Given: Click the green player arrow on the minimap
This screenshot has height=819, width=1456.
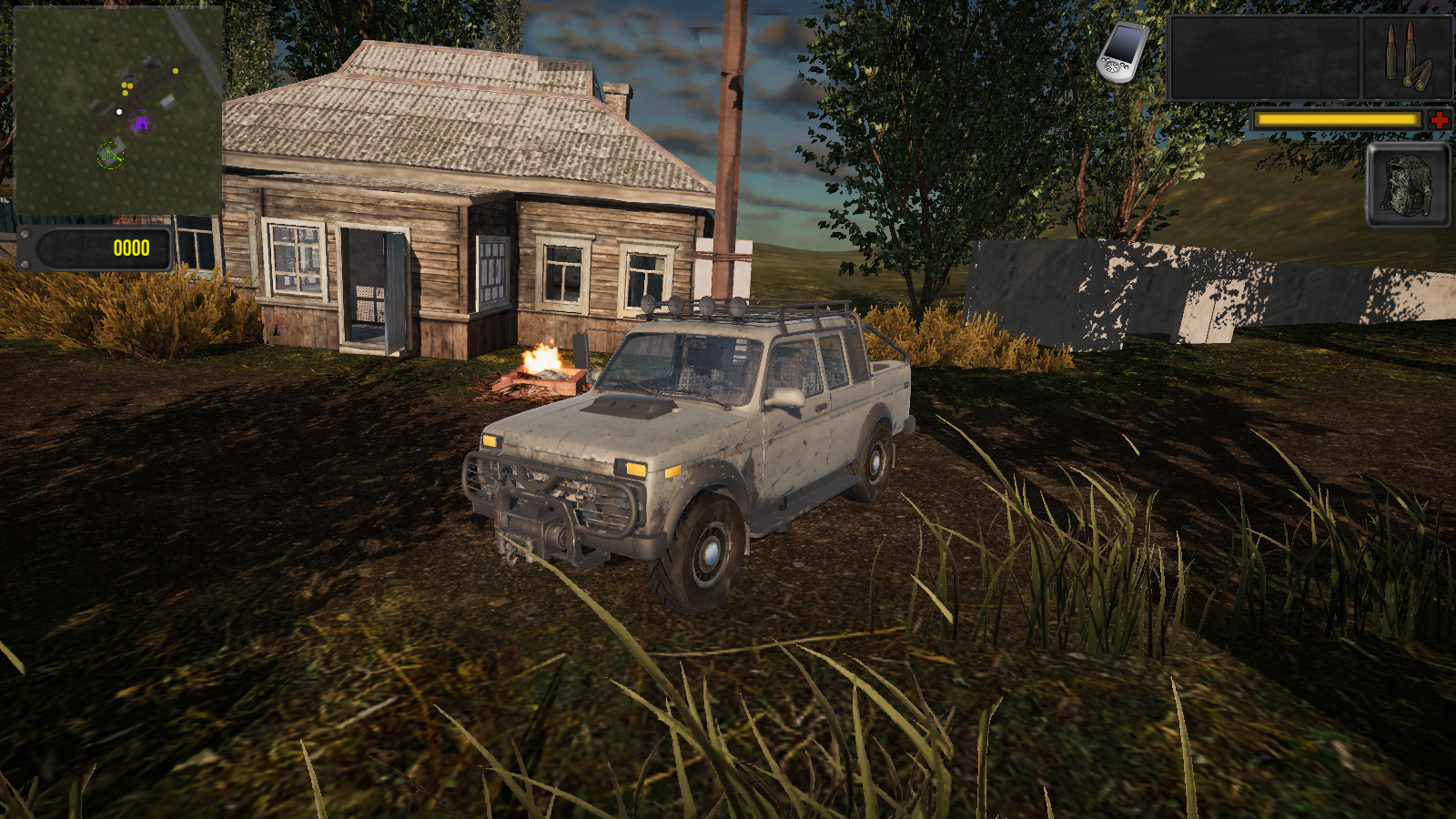Looking at the screenshot, I should click(112, 155).
